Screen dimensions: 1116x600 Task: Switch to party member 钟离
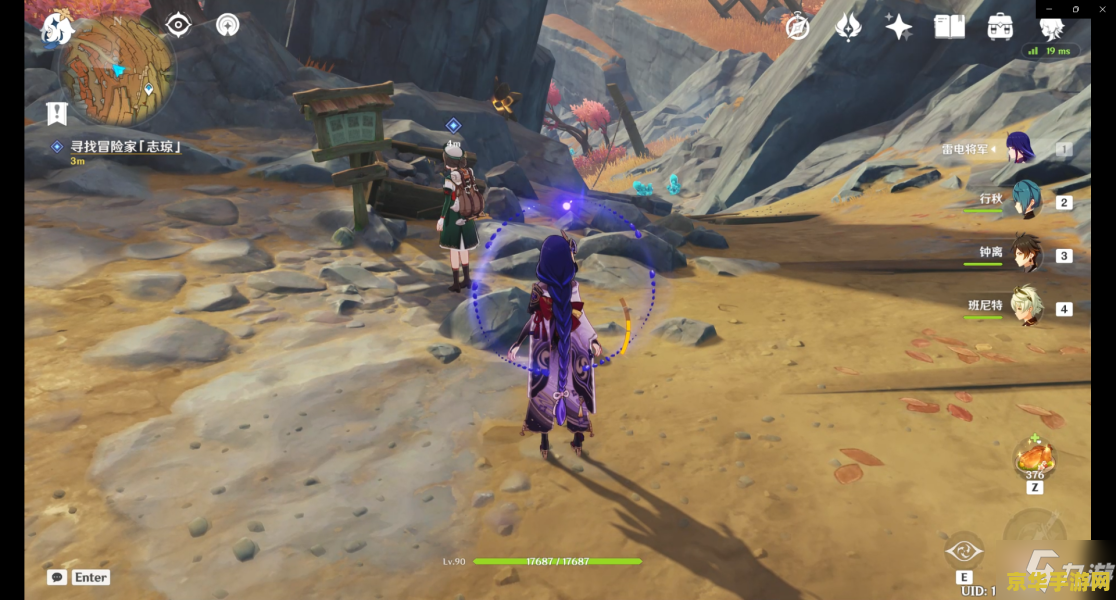coord(1024,254)
